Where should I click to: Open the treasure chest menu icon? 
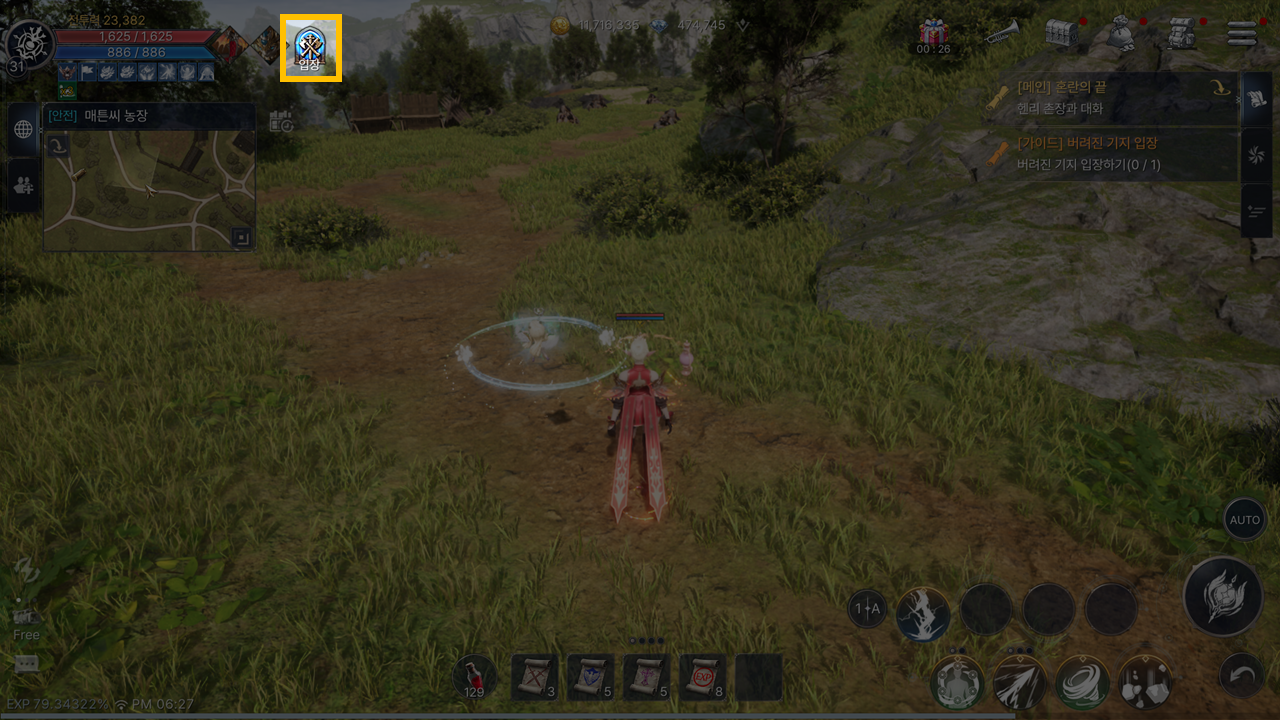click(1060, 33)
